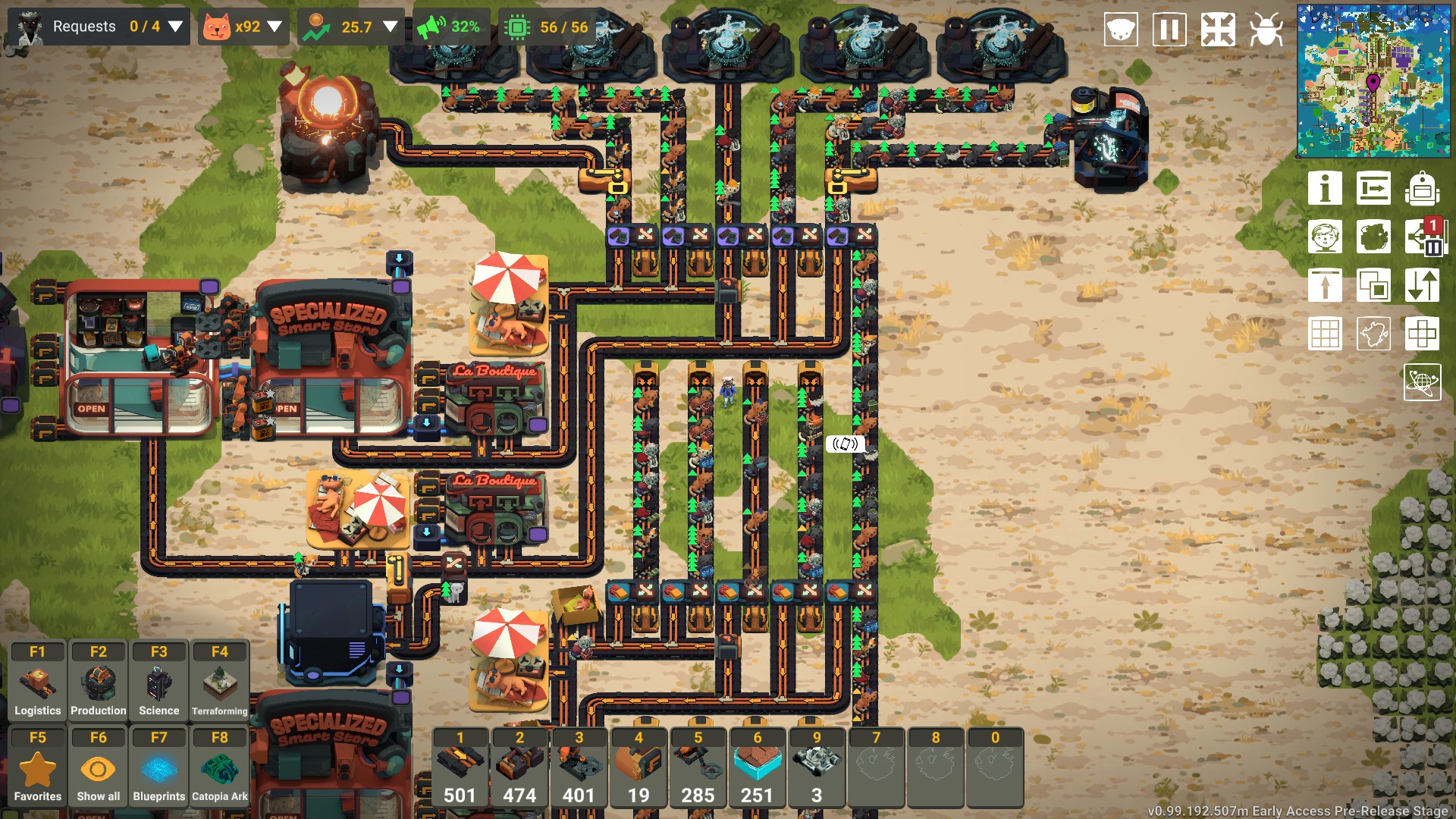Screen dimensions: 1456x819
Task: Toggle the pause button
Action: click(1169, 30)
